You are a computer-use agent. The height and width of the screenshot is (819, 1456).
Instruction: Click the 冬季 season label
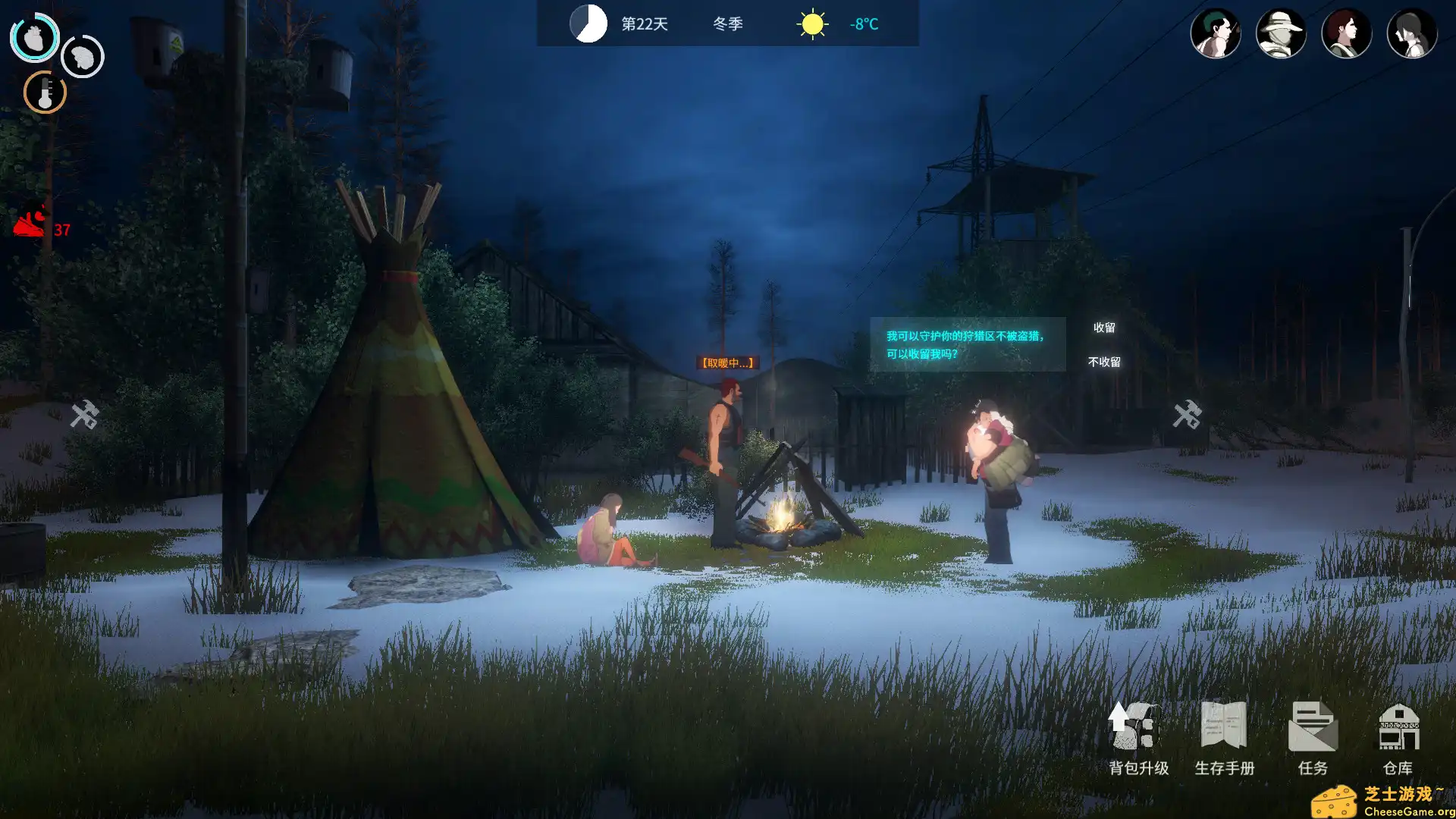[x=726, y=24]
